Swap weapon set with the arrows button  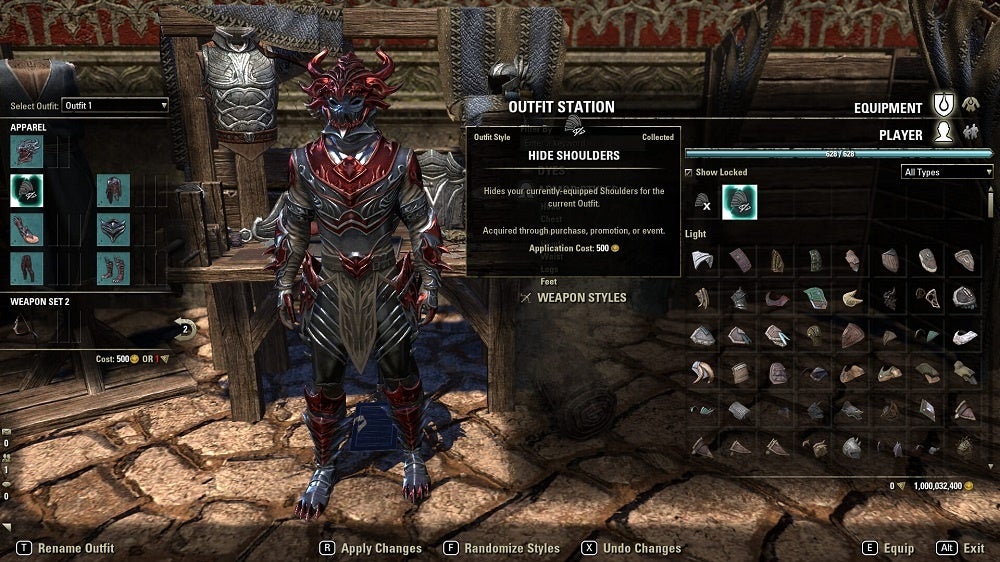(x=184, y=326)
